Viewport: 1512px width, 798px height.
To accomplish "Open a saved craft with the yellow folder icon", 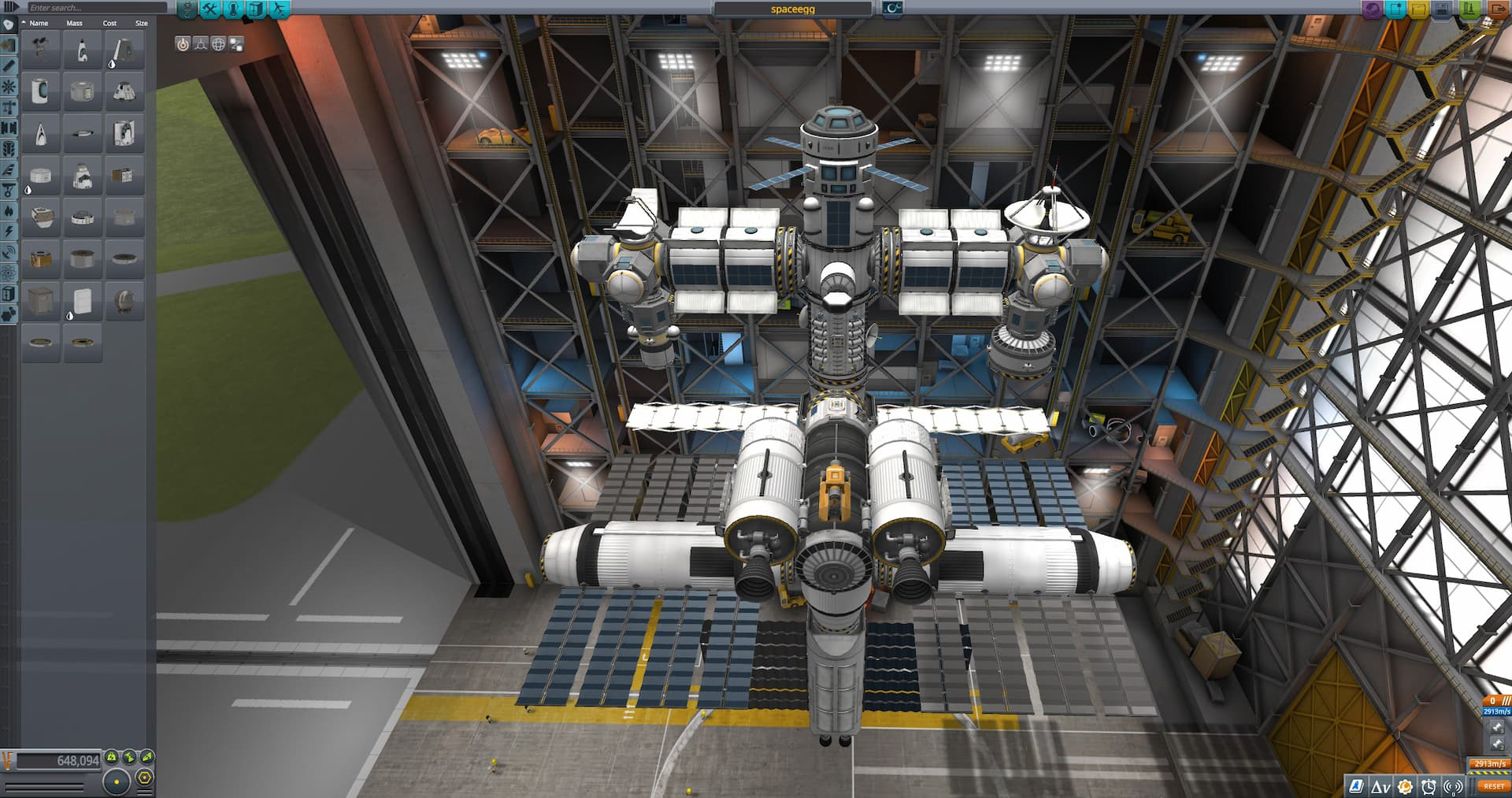I will 1417,9.
